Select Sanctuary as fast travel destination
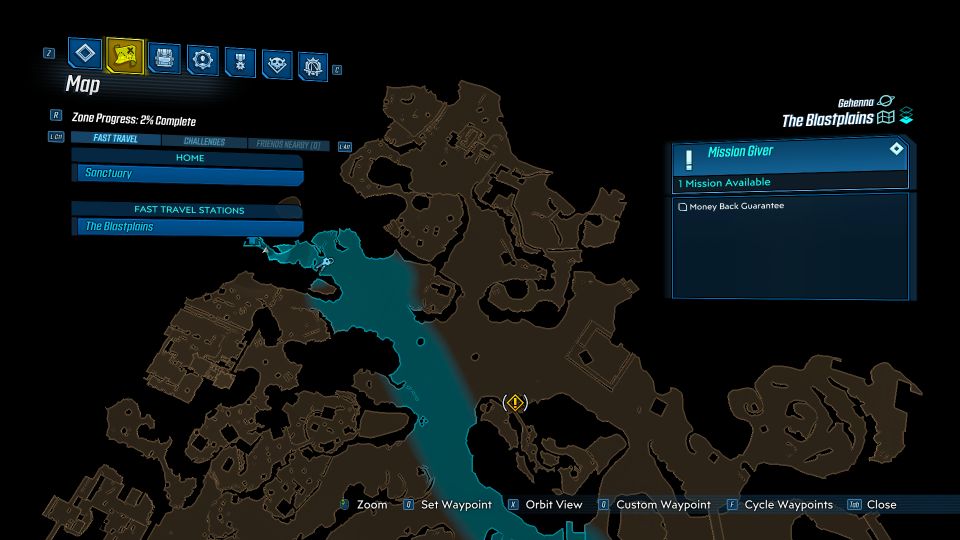Image resolution: width=960 pixels, height=540 pixels. pos(189,174)
